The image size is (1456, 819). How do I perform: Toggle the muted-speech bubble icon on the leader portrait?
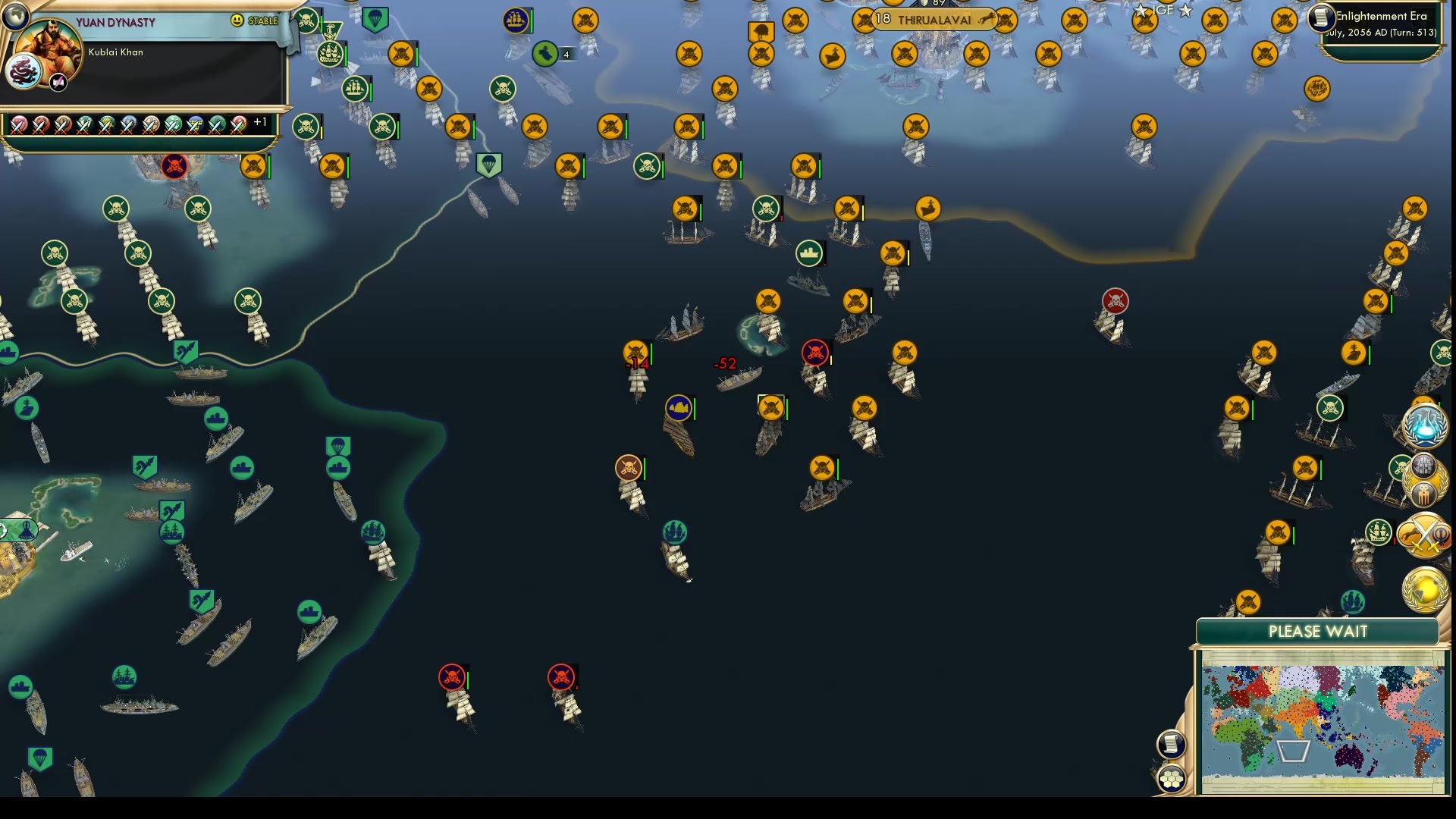[57, 83]
